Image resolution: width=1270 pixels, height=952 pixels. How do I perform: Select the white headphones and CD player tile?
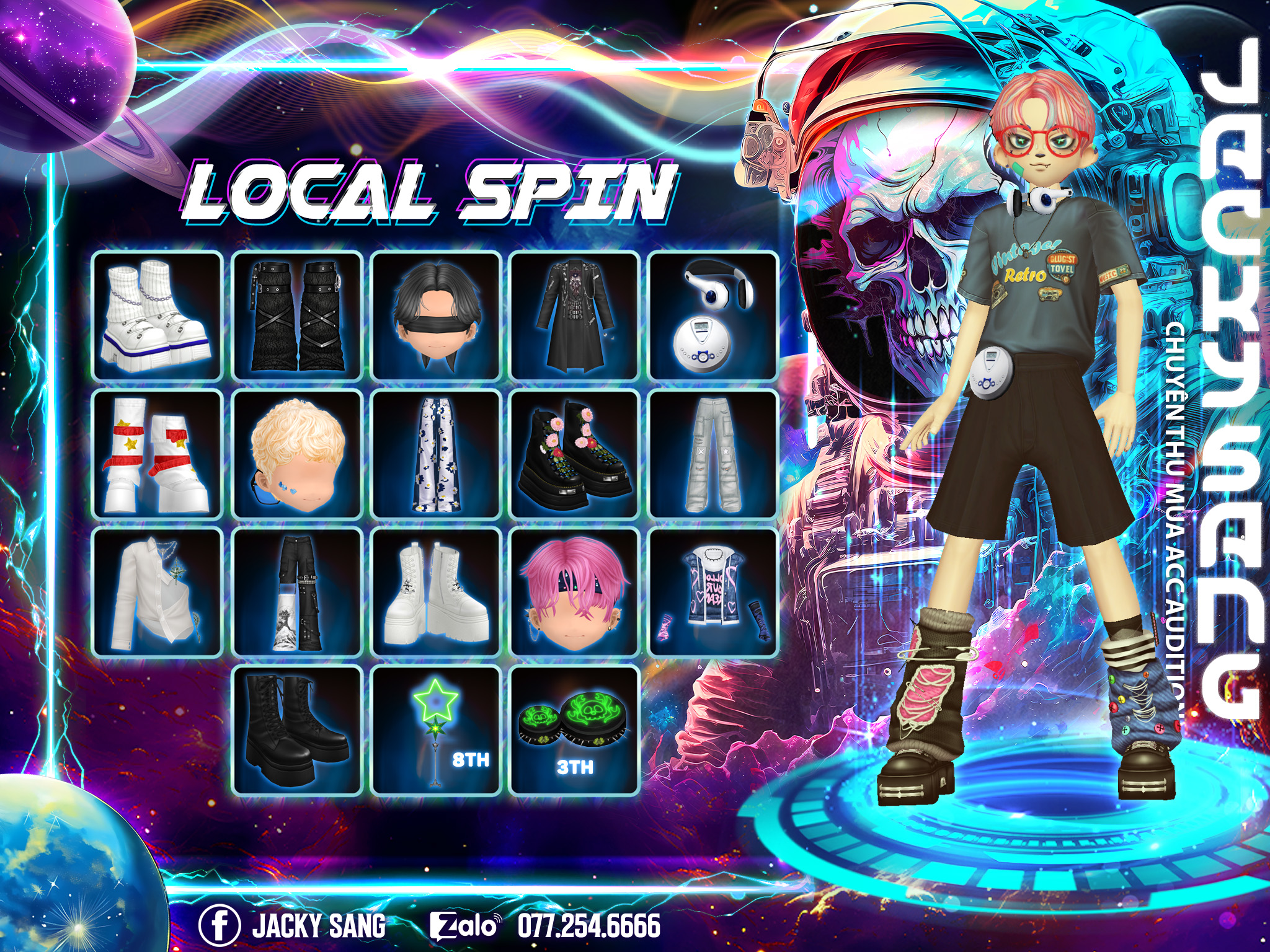click(x=713, y=315)
